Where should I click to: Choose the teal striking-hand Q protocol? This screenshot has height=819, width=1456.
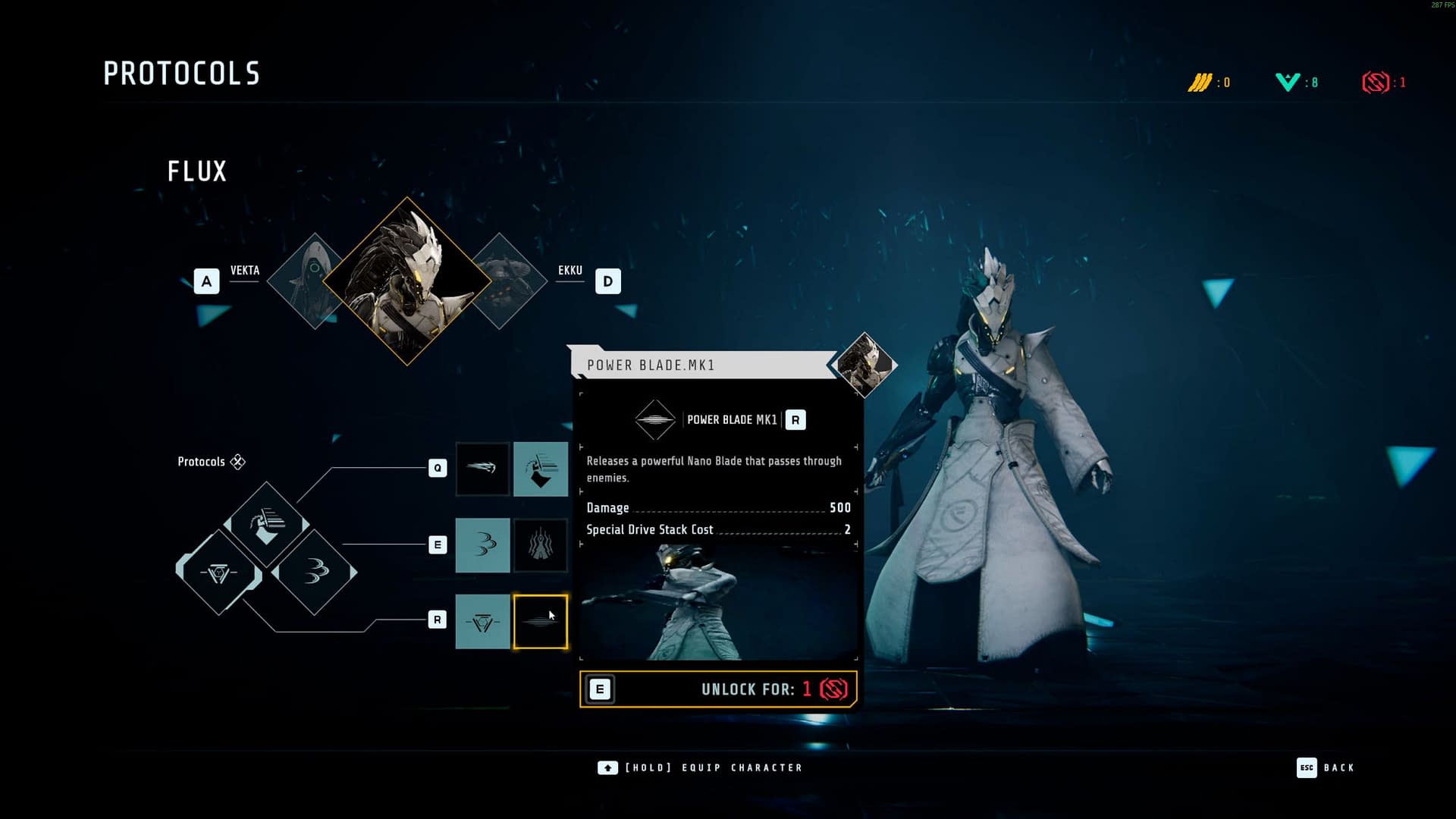point(541,469)
